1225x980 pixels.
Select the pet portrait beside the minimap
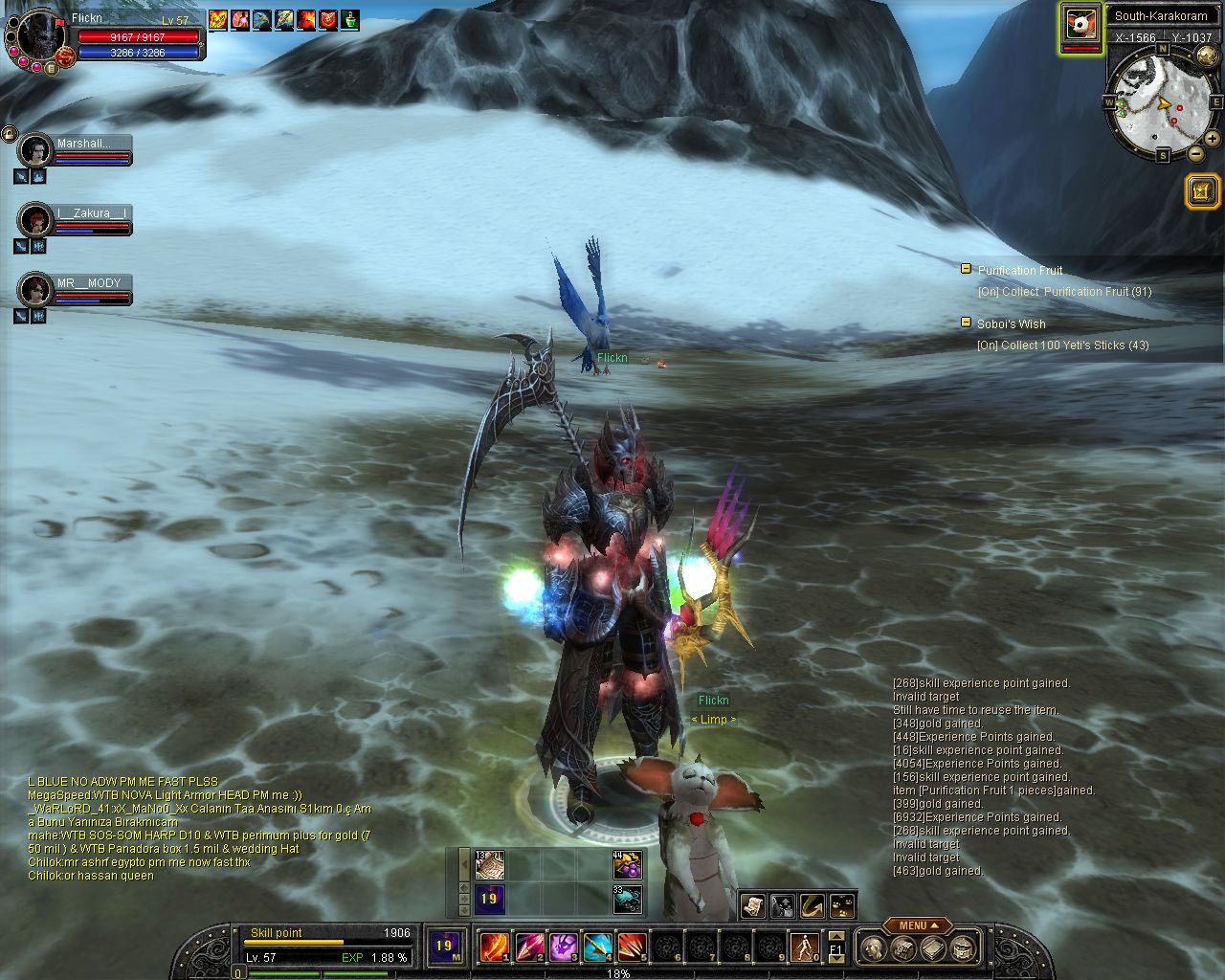(x=1080, y=25)
